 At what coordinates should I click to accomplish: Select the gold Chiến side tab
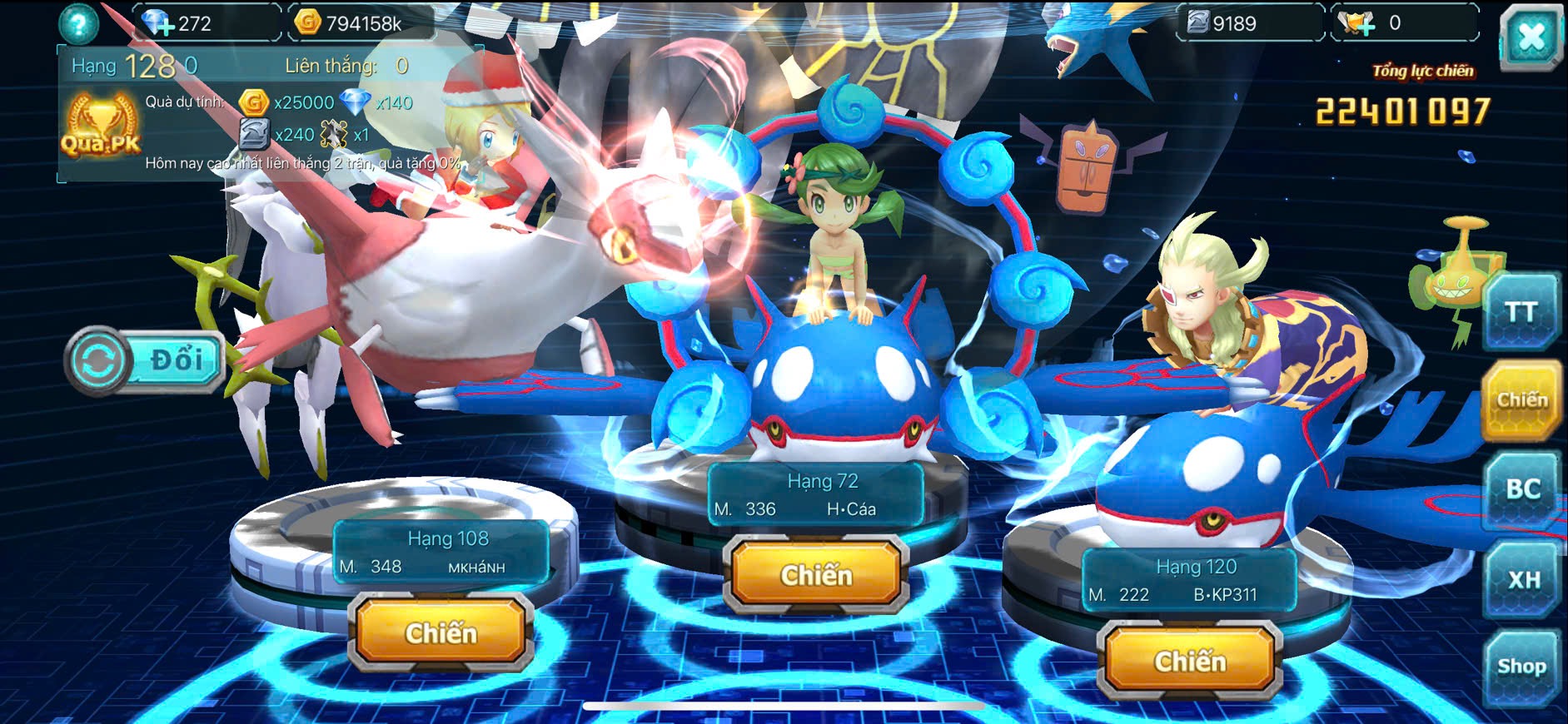coord(1521,400)
